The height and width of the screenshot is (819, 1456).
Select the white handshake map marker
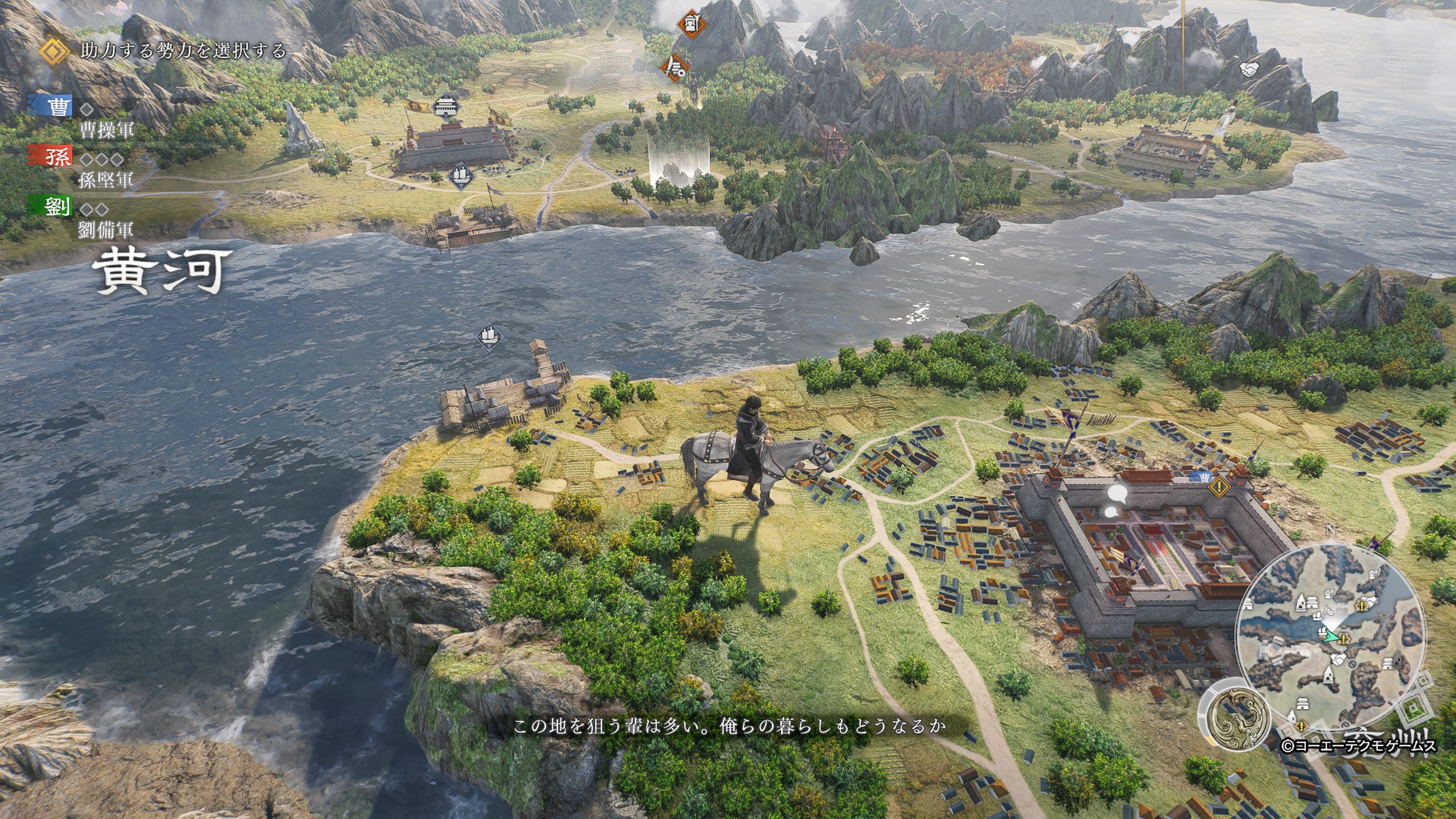coord(1248,69)
